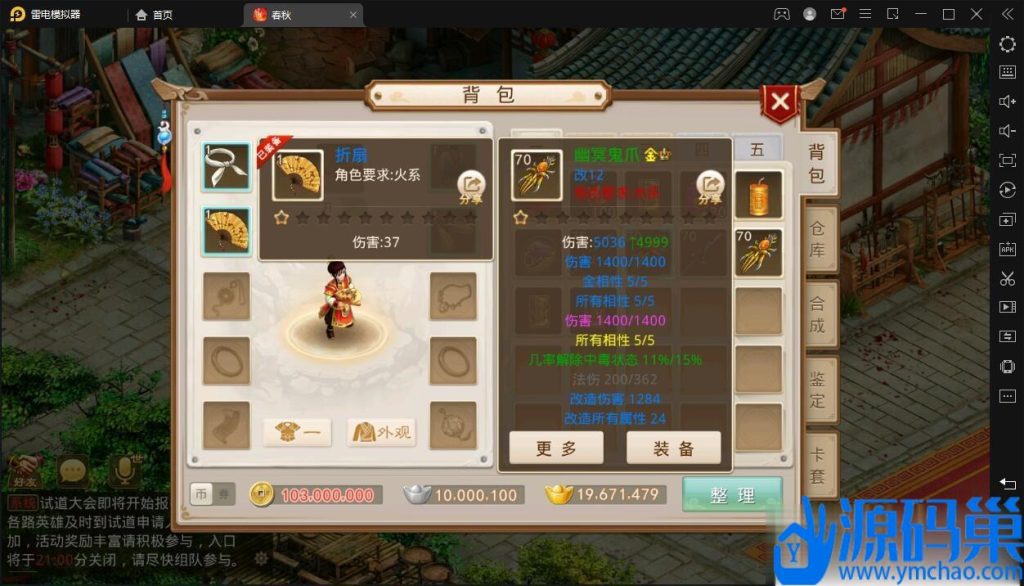Open the 合成 synthesis tab
Viewport: 1024px width, 586px height.
pos(817,313)
